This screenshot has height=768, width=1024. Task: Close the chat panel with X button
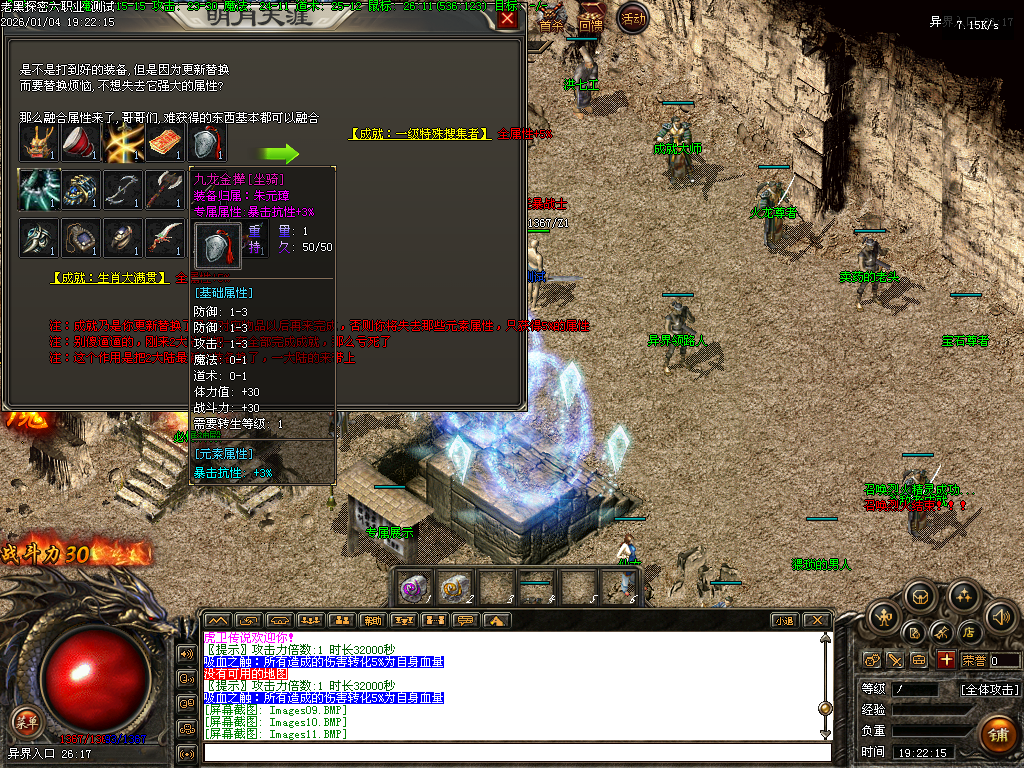[816, 620]
